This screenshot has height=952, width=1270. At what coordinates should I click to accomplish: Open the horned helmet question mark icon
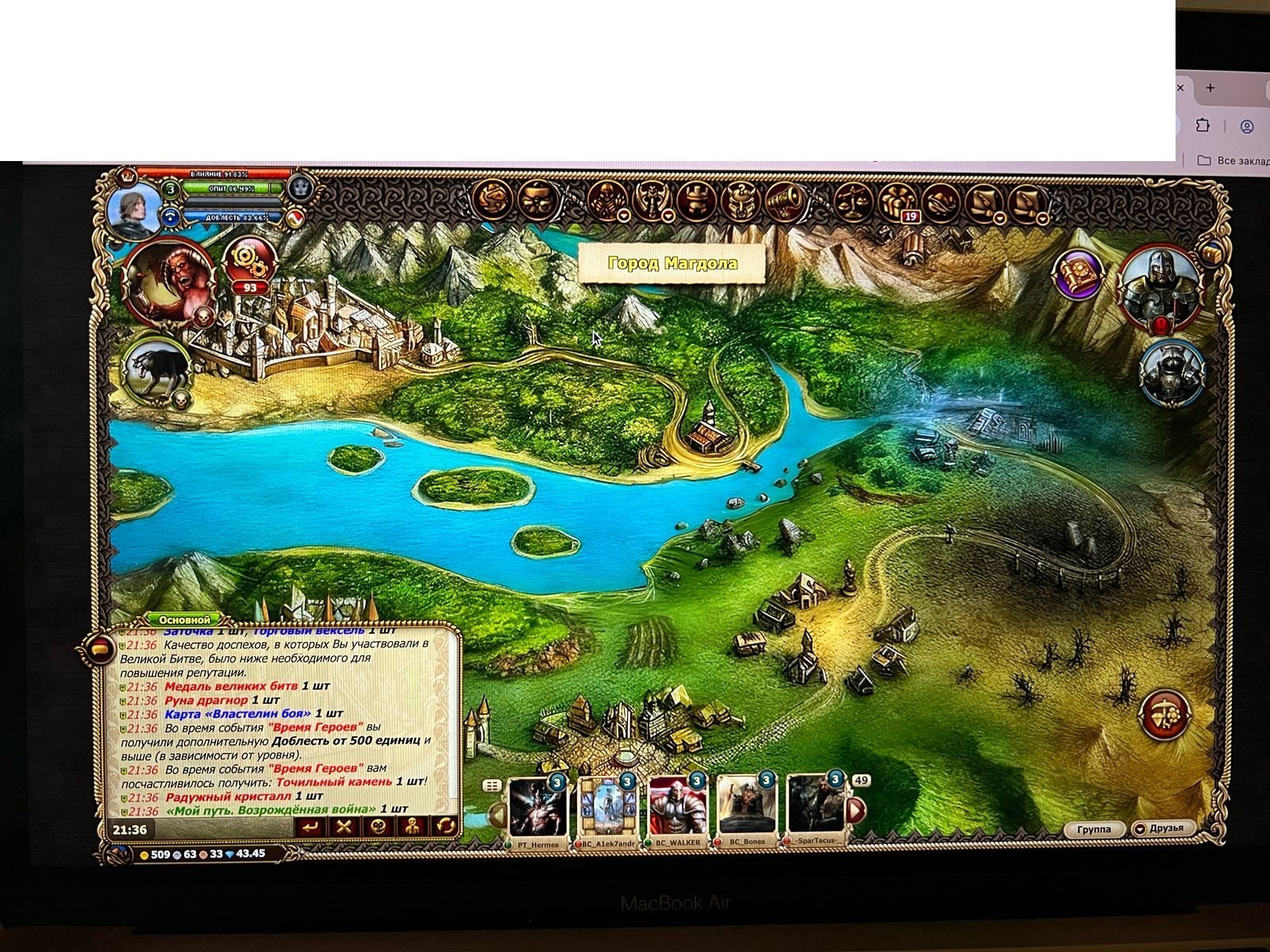[x=740, y=200]
